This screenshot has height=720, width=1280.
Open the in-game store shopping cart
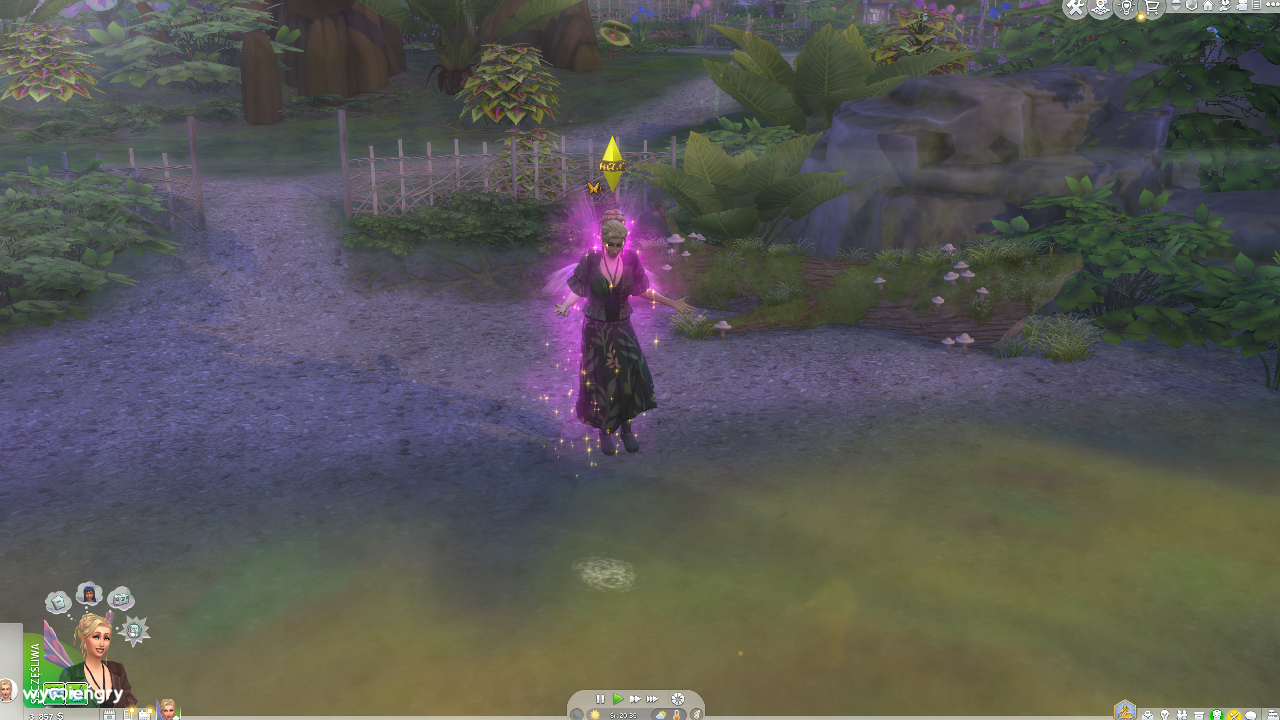pyautogui.click(x=1152, y=10)
